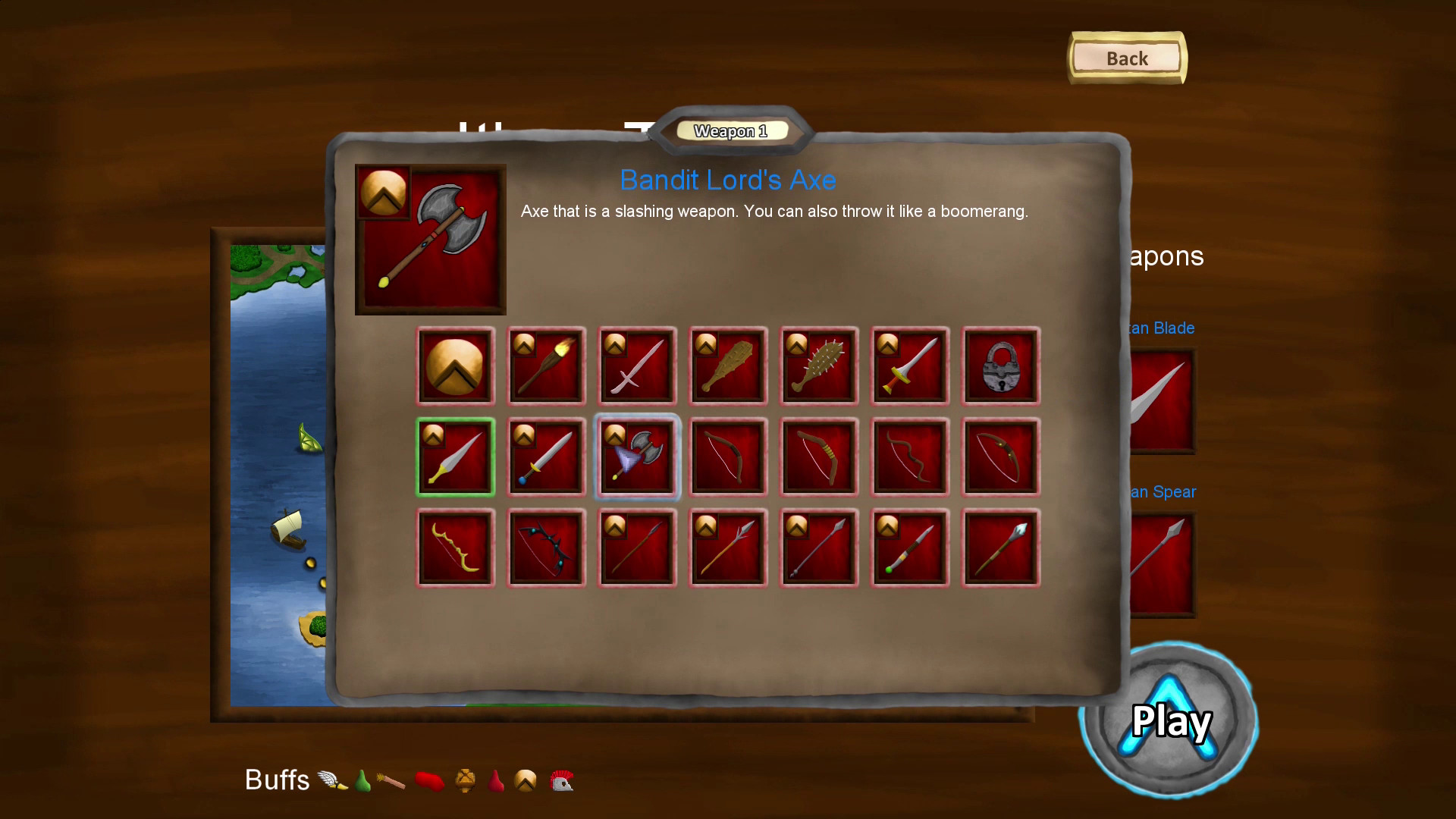Click the red cloak buff icon

[431, 780]
